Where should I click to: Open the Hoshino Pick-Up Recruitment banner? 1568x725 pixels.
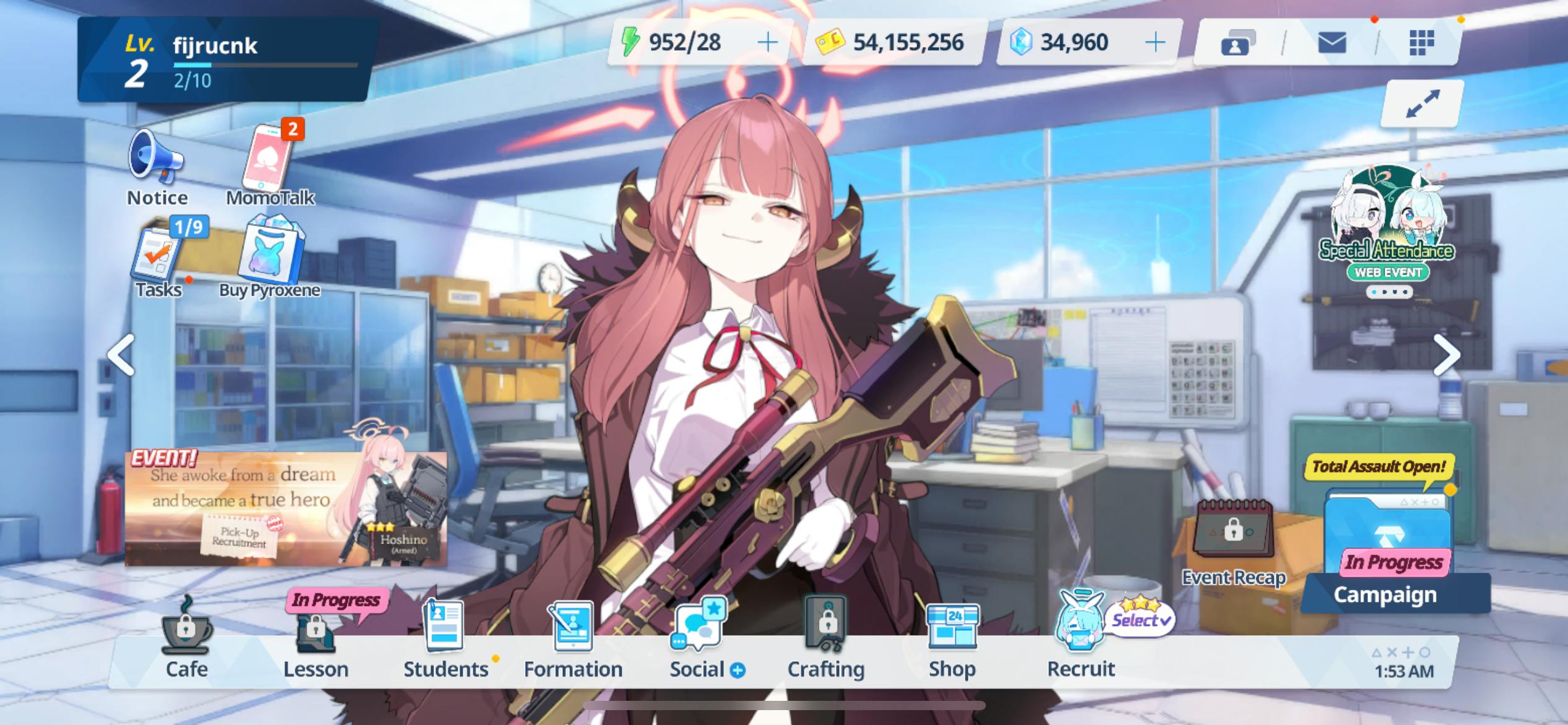pyautogui.click(x=285, y=508)
